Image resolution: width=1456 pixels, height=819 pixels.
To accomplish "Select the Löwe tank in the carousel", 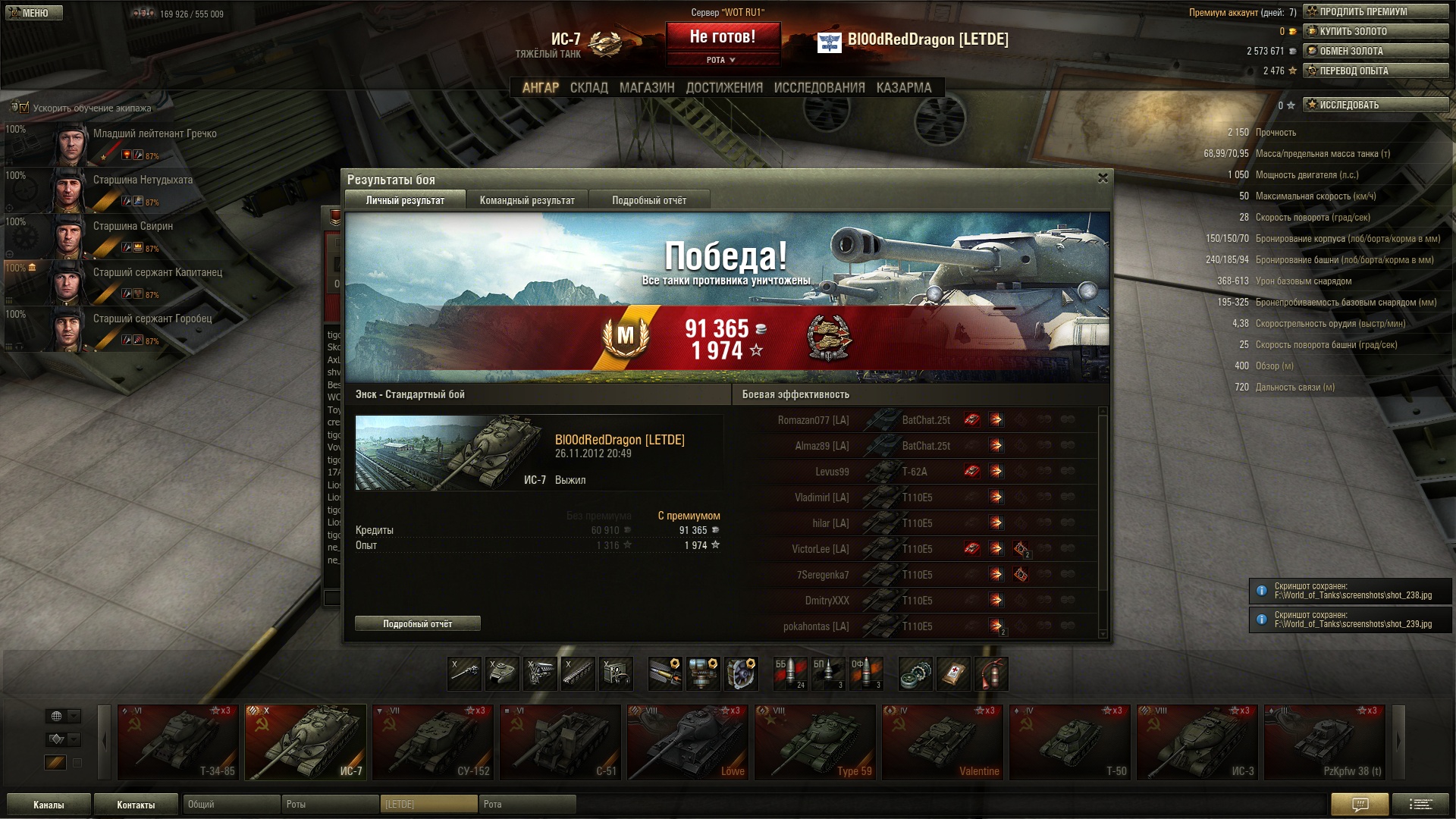I will (687, 742).
